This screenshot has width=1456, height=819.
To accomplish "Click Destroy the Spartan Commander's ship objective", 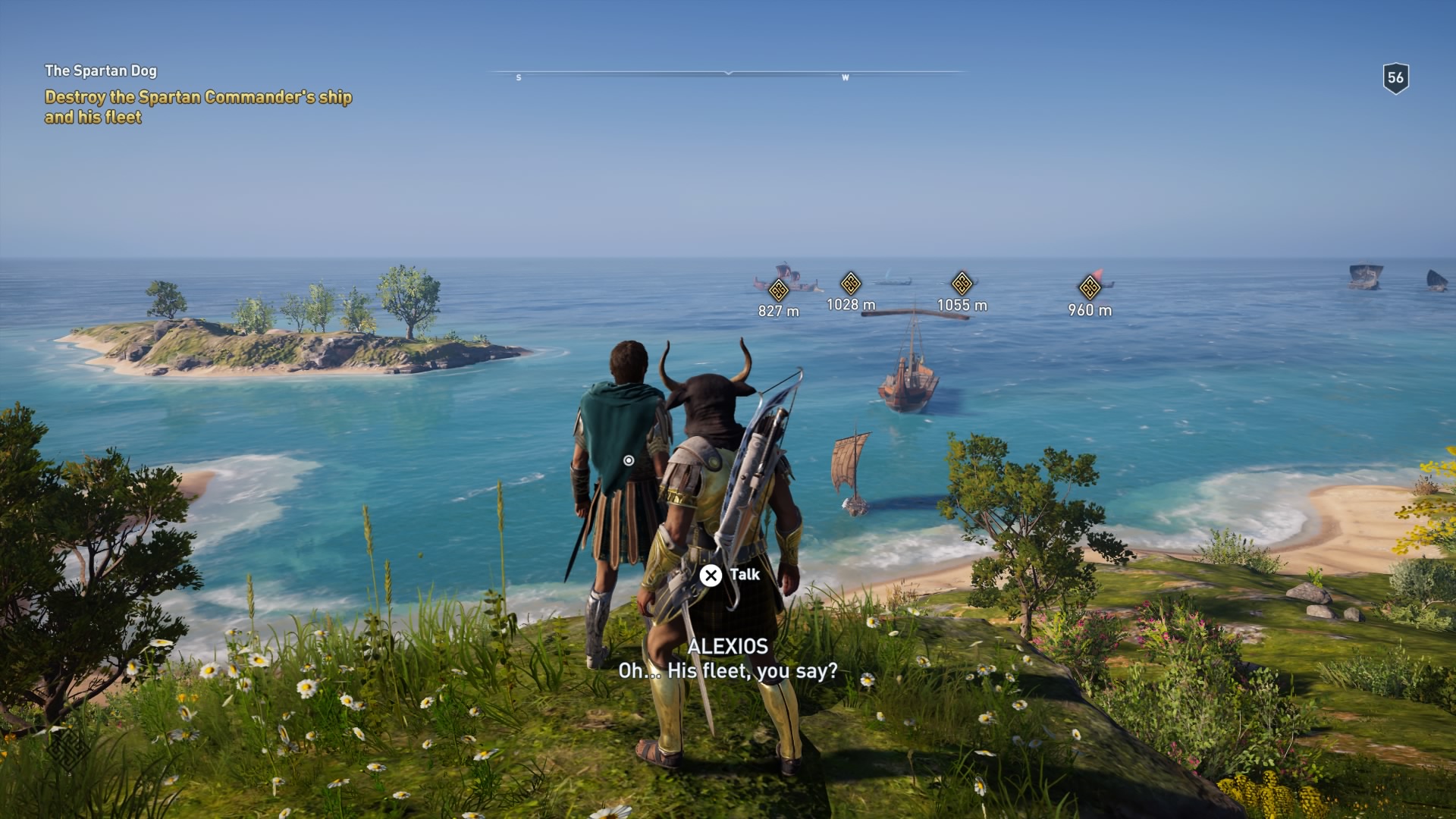I will [x=199, y=106].
